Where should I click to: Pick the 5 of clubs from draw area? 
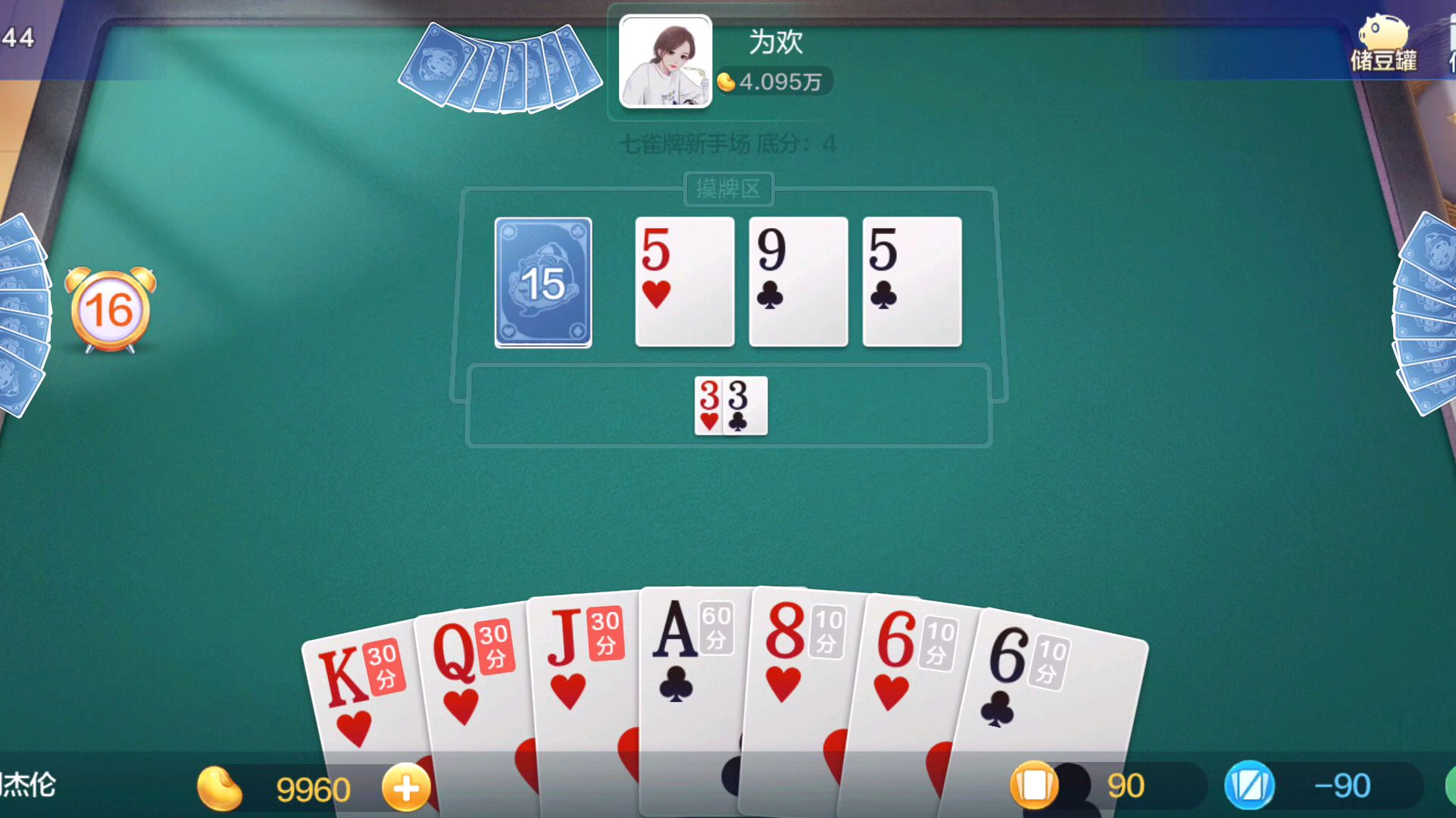tap(911, 282)
